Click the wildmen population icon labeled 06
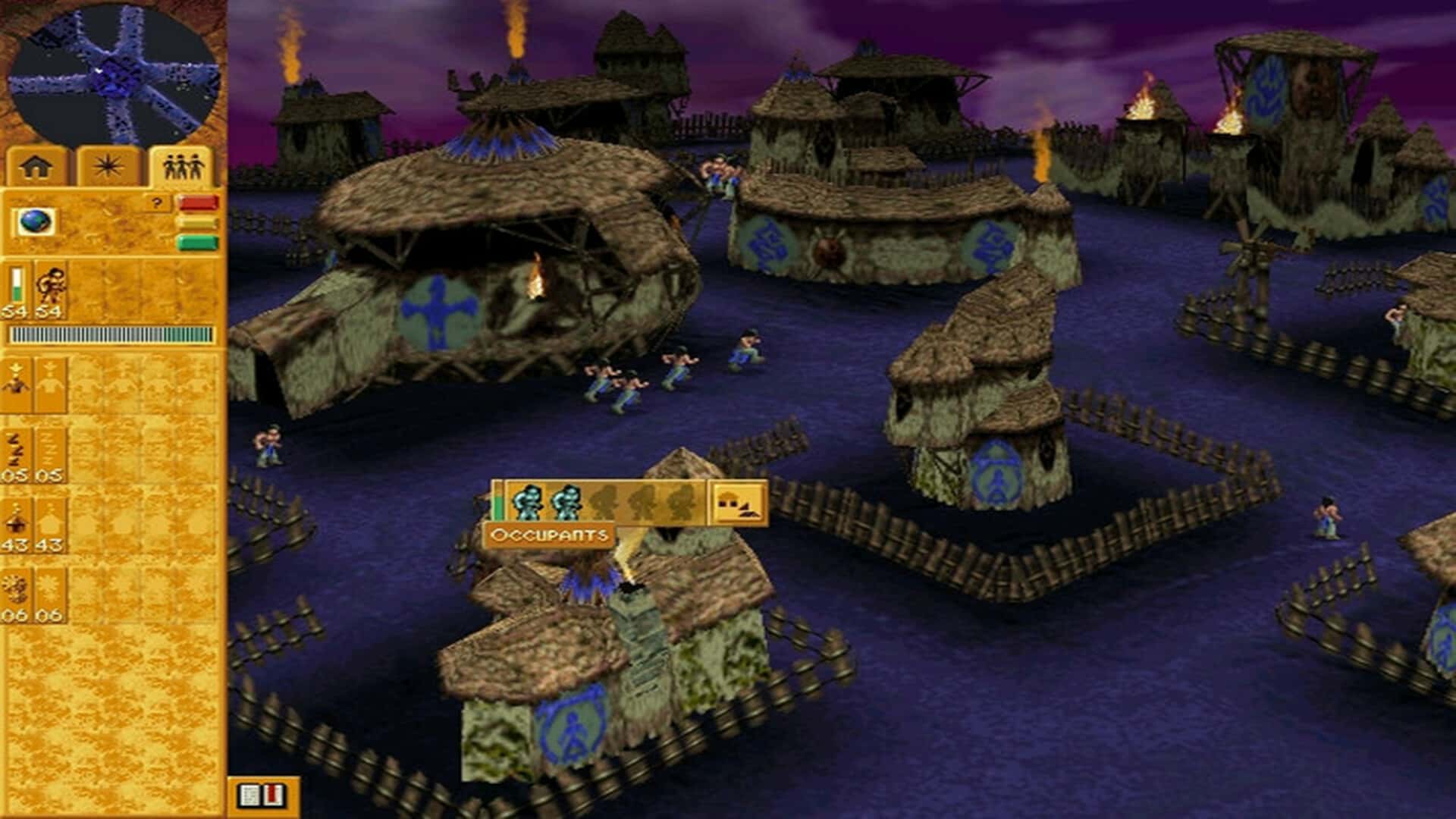This screenshot has height=819, width=1456. coord(17,589)
